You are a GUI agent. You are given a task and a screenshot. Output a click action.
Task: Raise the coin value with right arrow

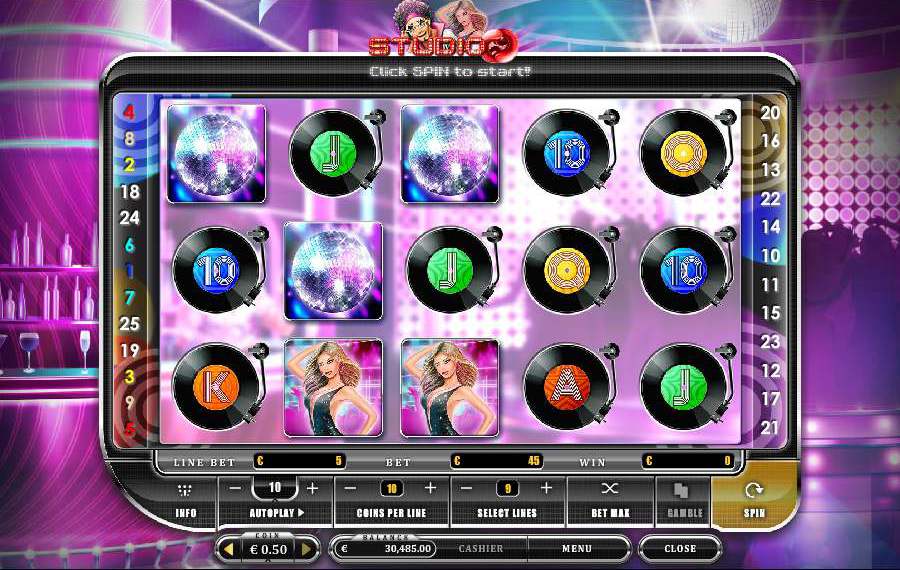click(x=308, y=549)
